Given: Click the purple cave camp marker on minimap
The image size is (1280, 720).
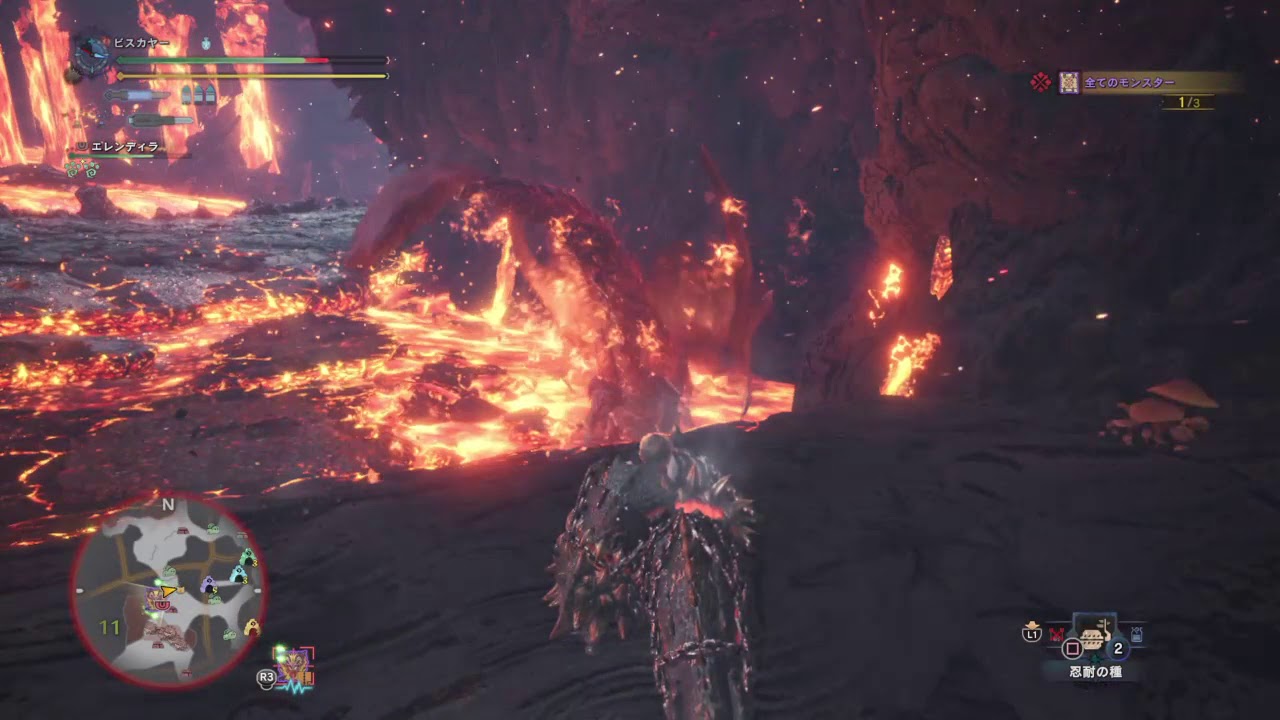Looking at the screenshot, I should 208,584.
